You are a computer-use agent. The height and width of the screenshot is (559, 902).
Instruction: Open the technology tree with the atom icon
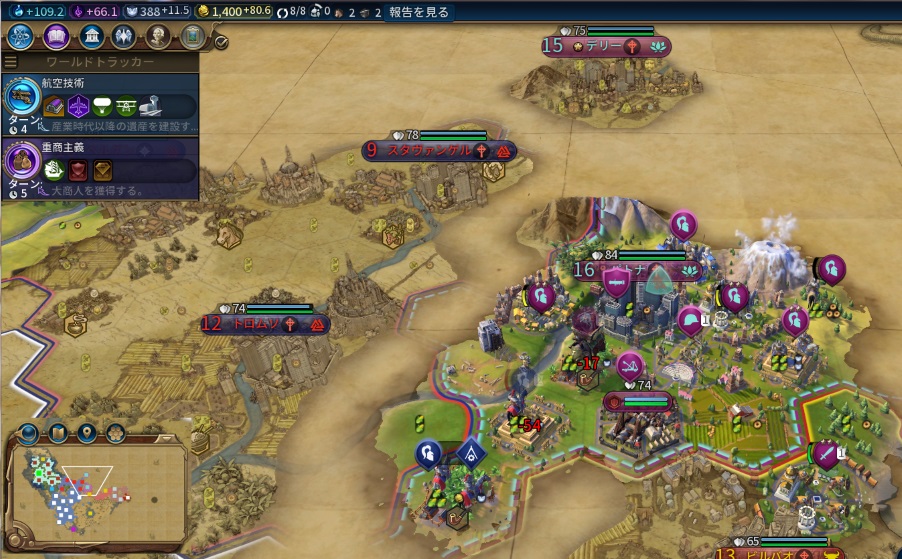tap(20, 37)
